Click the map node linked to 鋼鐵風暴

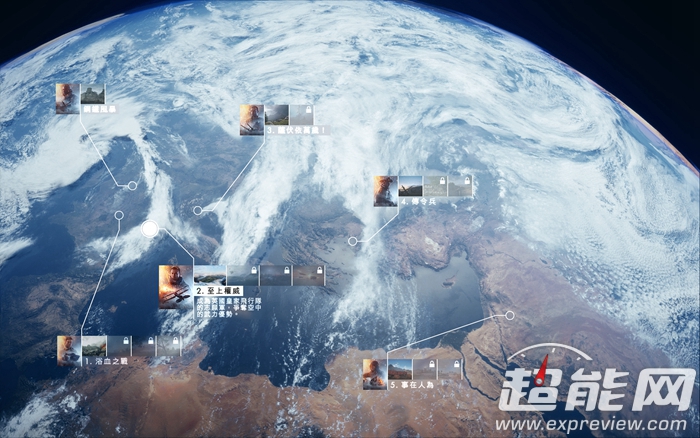pos(132,186)
